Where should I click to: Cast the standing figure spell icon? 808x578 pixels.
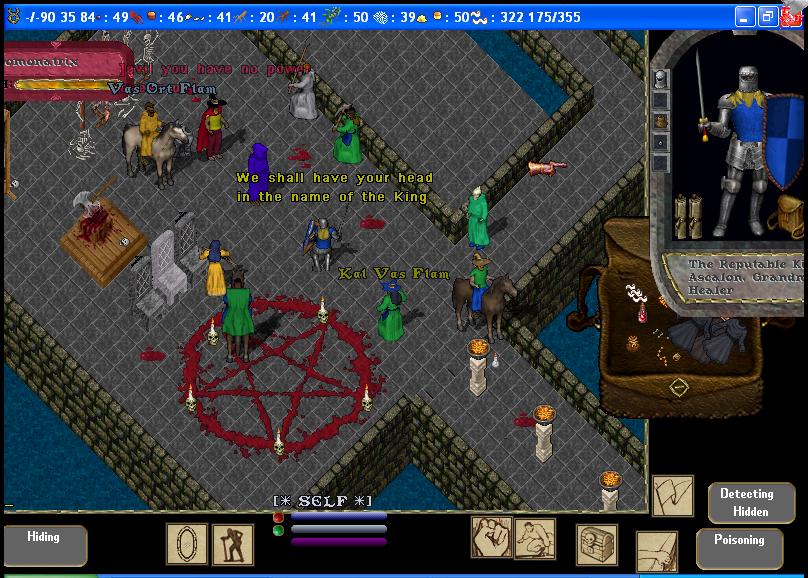233,545
